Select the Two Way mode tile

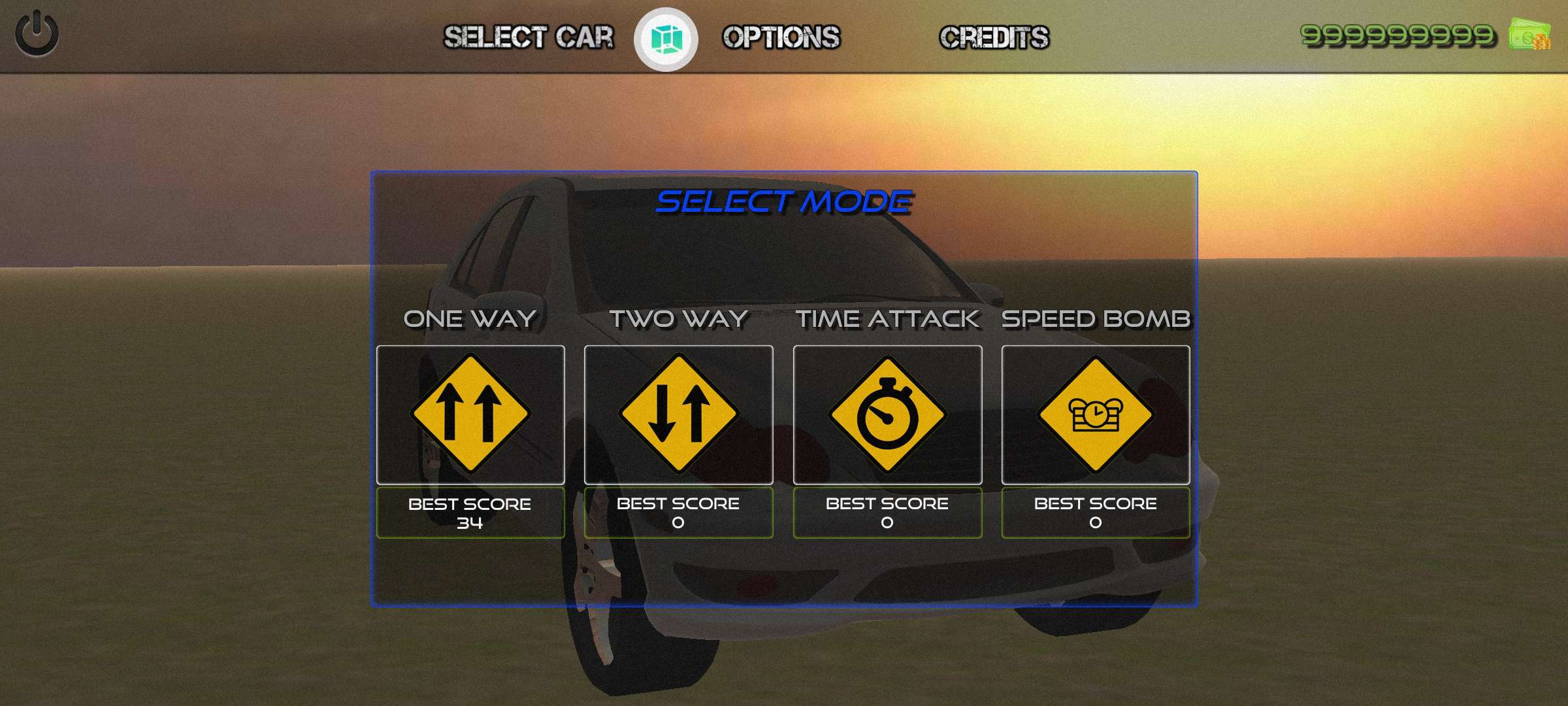[x=678, y=414]
